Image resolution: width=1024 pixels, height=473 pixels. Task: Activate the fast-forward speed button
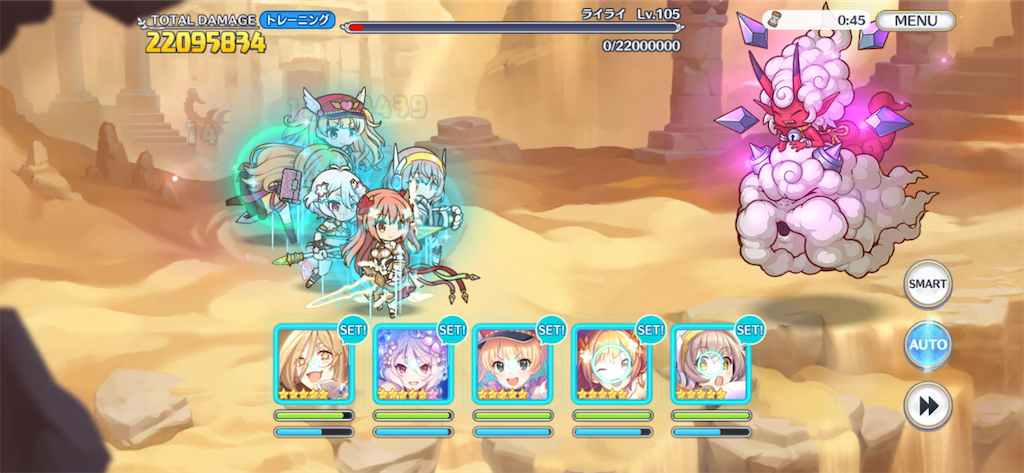(927, 406)
